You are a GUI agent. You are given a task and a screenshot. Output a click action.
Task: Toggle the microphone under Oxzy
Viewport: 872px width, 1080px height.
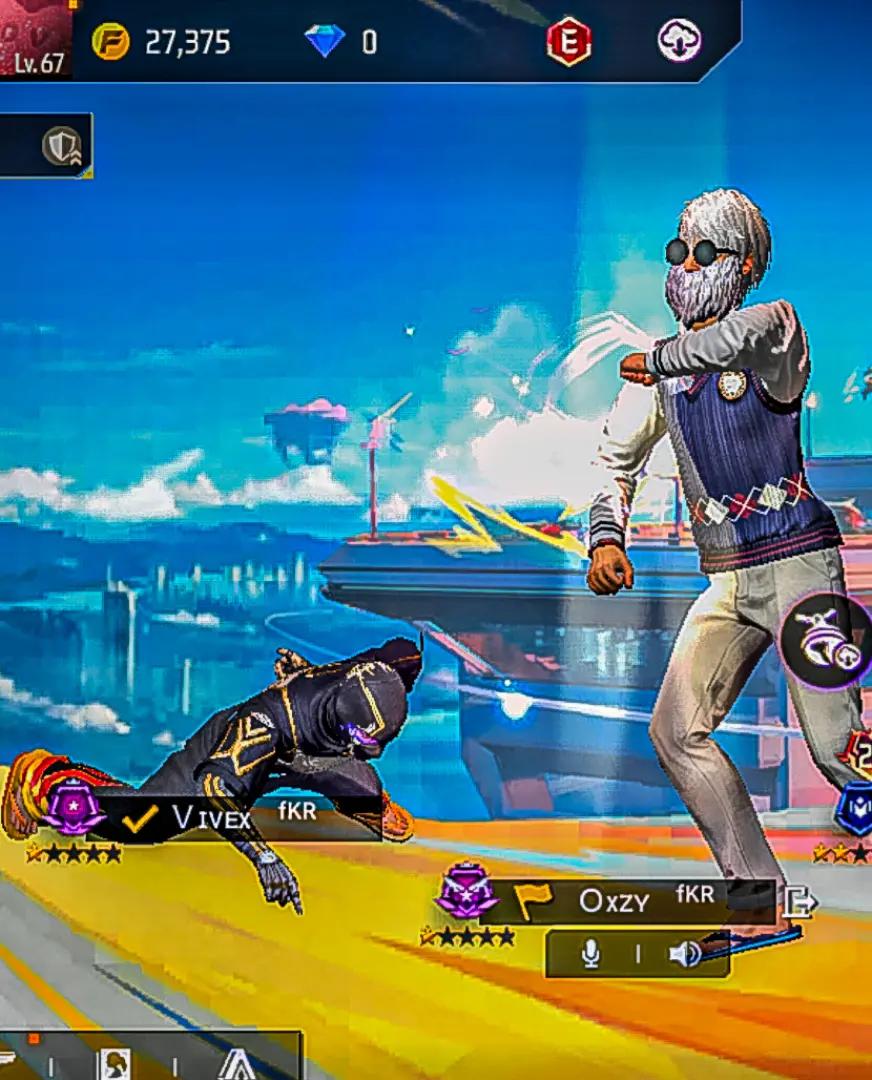[x=591, y=955]
